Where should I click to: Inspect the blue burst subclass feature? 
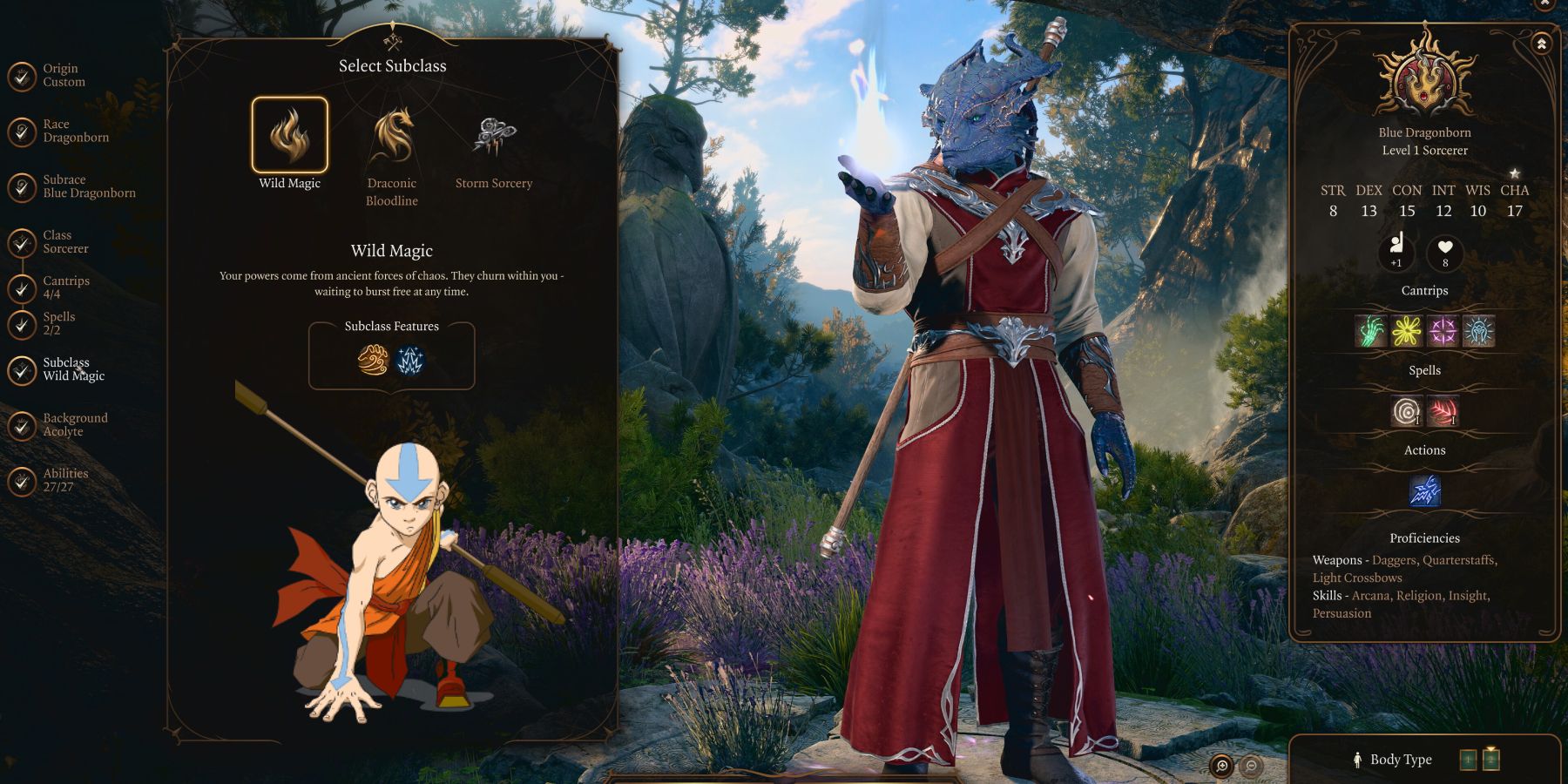pyautogui.click(x=410, y=360)
